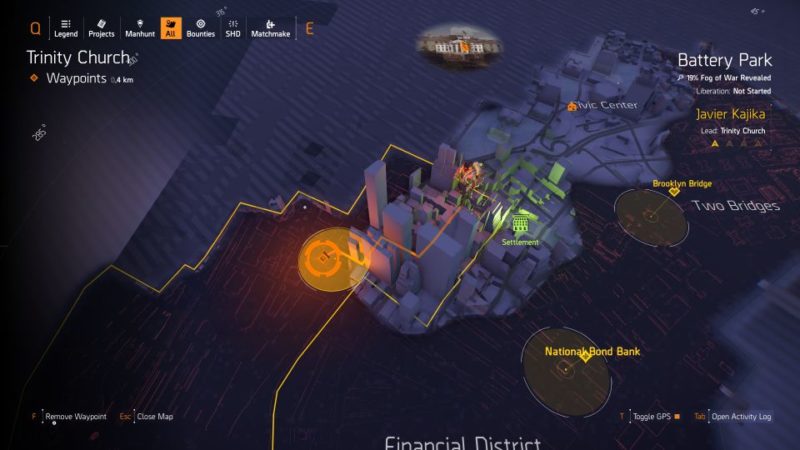Select National Bond Bank marker

click(586, 357)
